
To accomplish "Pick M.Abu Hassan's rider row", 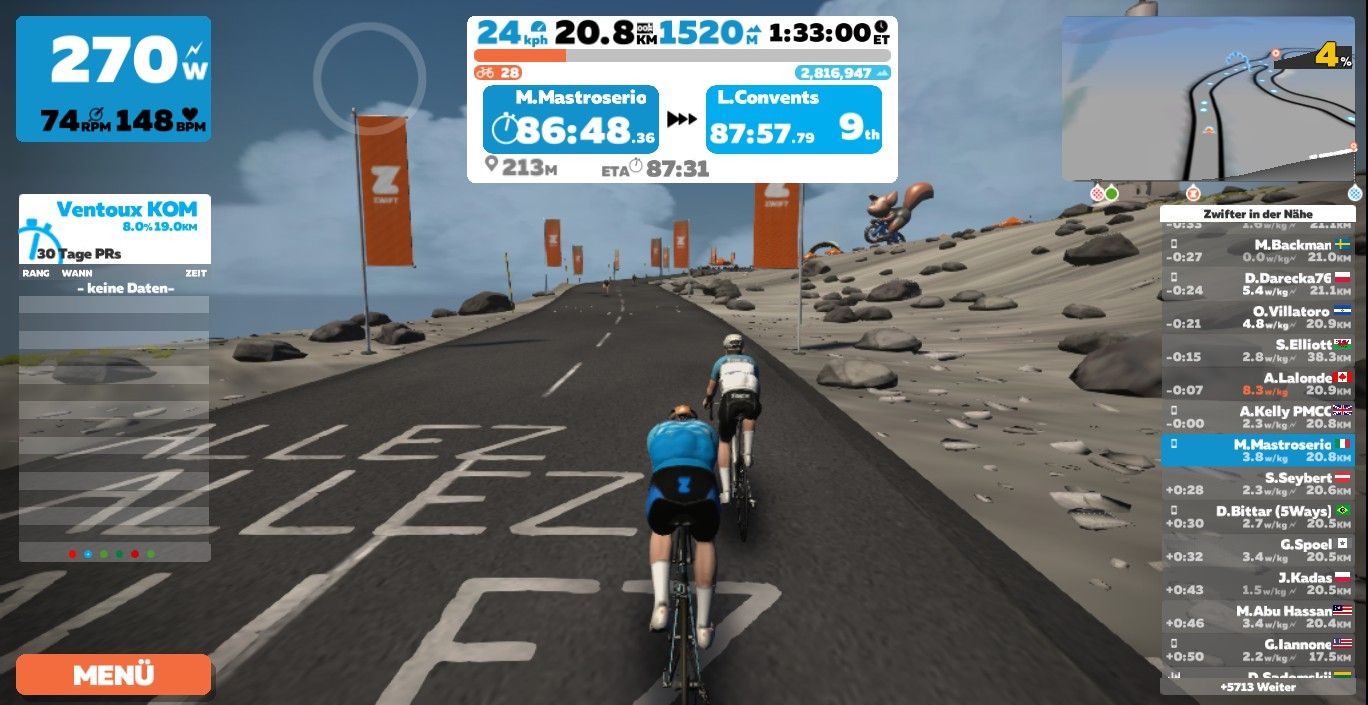I will (x=1257, y=617).
